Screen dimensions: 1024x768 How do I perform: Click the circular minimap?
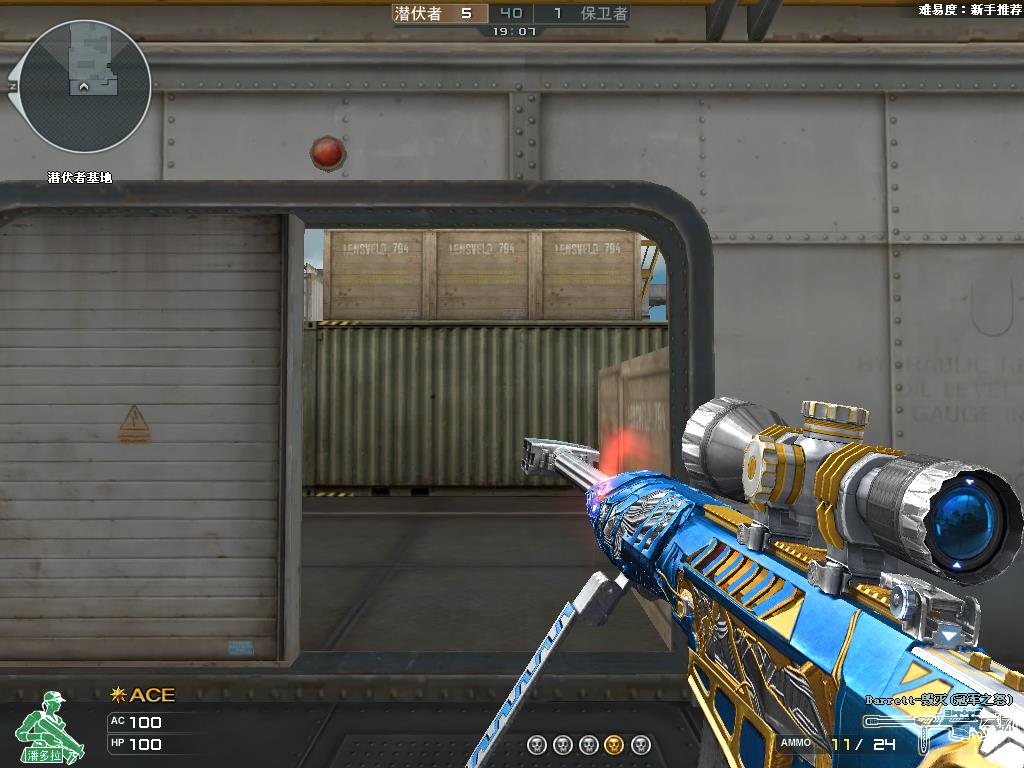point(85,87)
